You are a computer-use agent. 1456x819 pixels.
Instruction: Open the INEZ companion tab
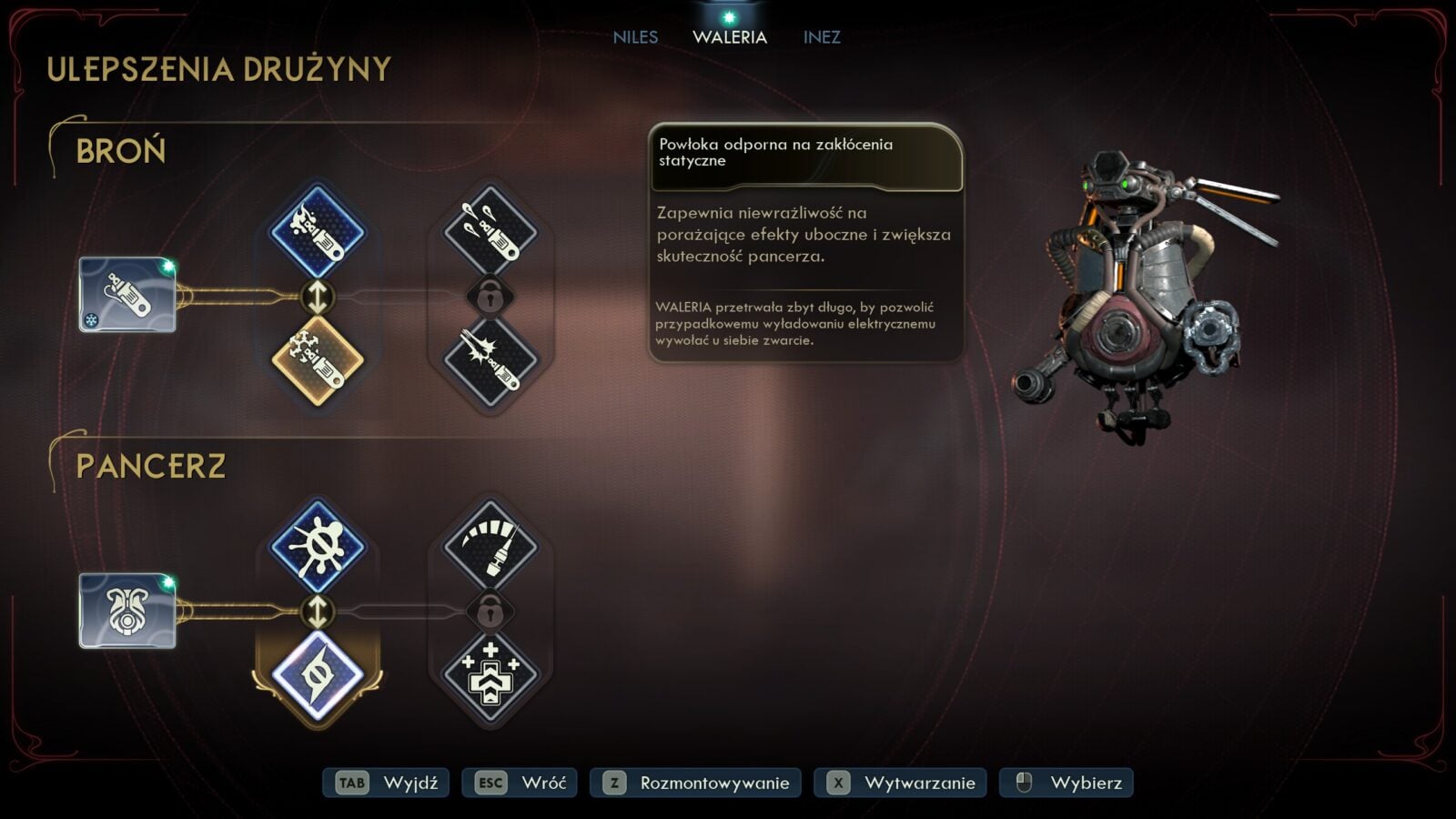click(822, 37)
